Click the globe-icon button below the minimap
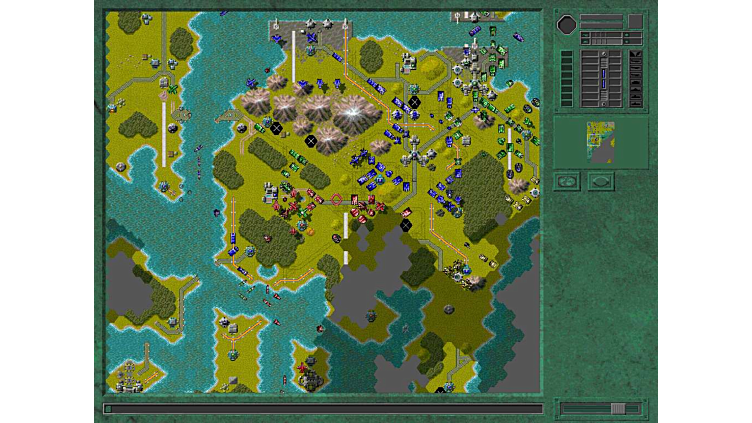 [x=567, y=181]
